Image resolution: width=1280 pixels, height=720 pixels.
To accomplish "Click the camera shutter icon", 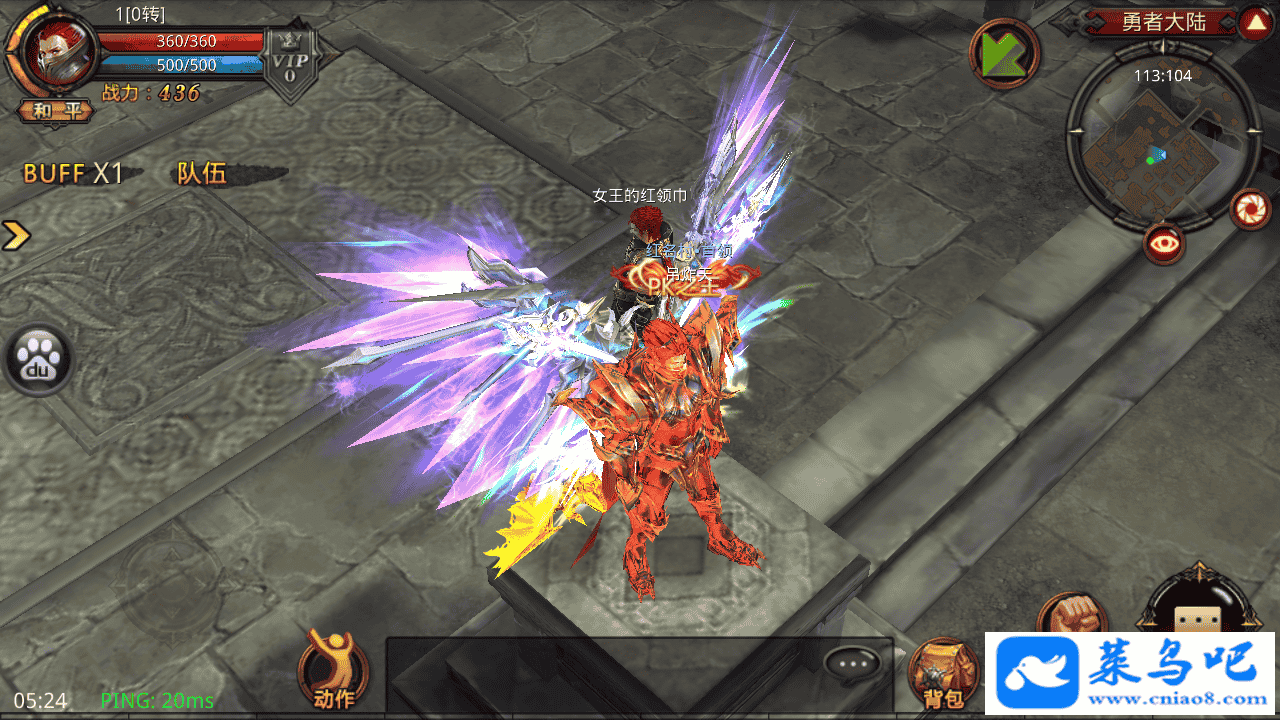I will (1250, 208).
